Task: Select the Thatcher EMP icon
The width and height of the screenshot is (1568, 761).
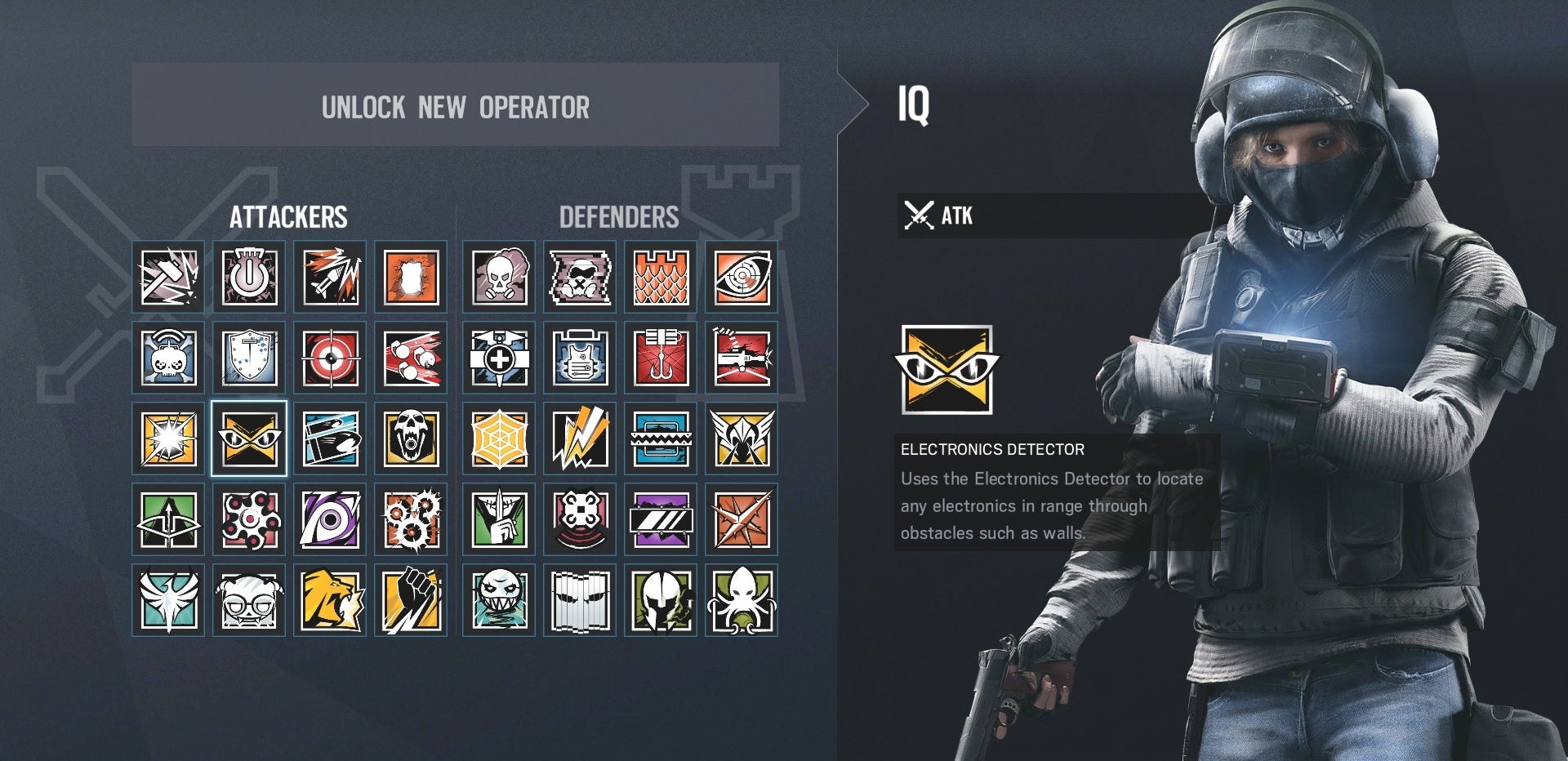Action: click(249, 276)
